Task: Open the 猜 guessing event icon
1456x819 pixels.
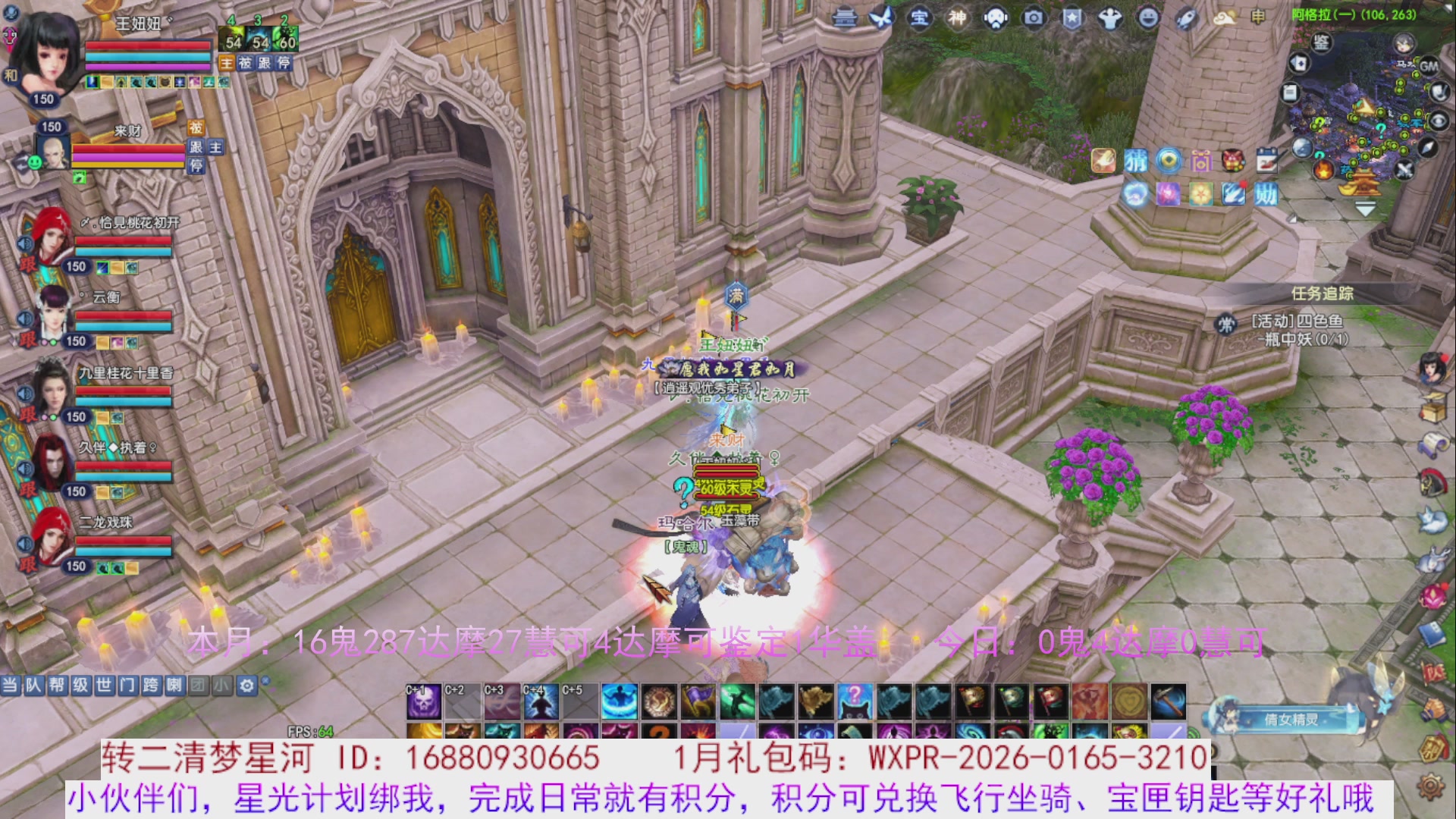Action: [x=1136, y=161]
